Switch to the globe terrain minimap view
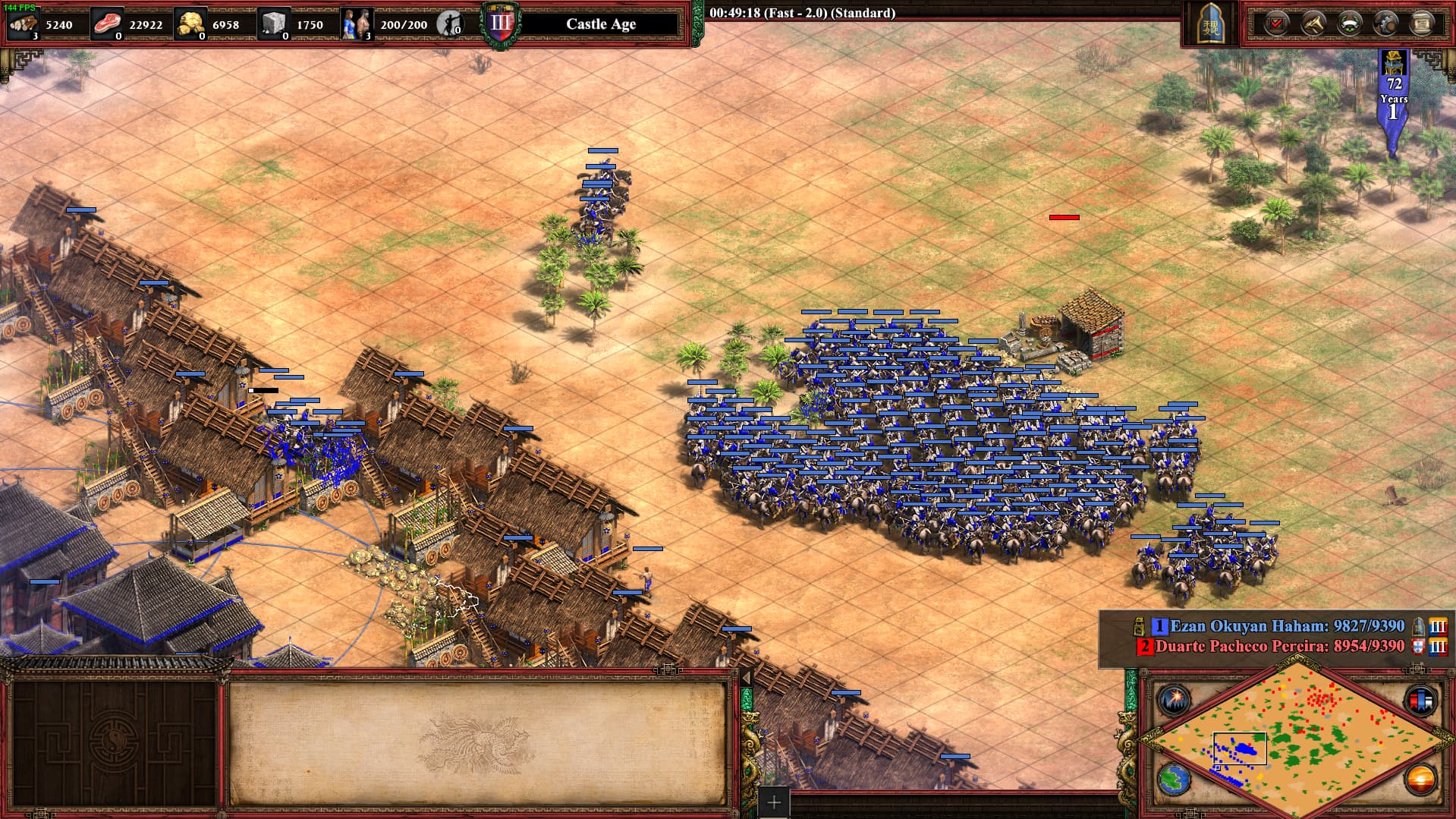Screen dimensions: 1456x819 [1174, 780]
